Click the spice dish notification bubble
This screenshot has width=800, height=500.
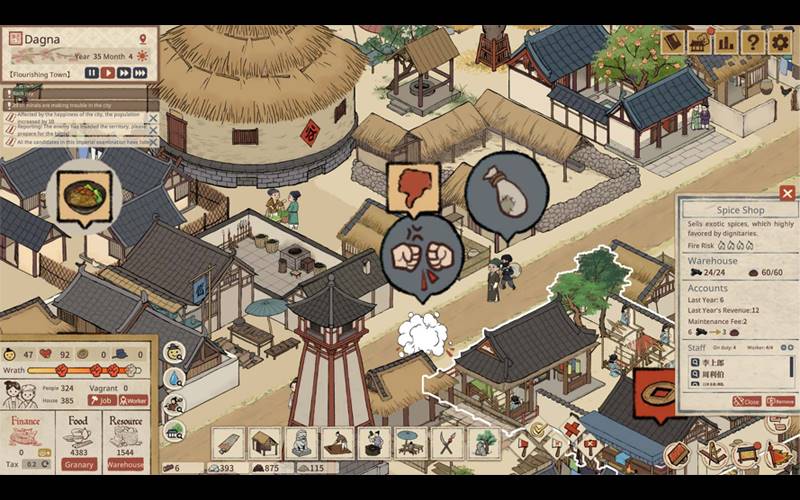pyautogui.click(x=84, y=194)
